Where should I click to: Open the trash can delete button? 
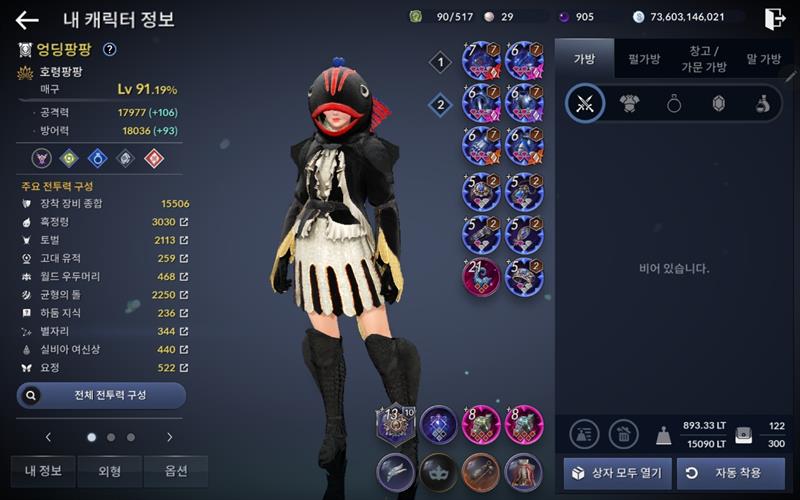coord(624,433)
